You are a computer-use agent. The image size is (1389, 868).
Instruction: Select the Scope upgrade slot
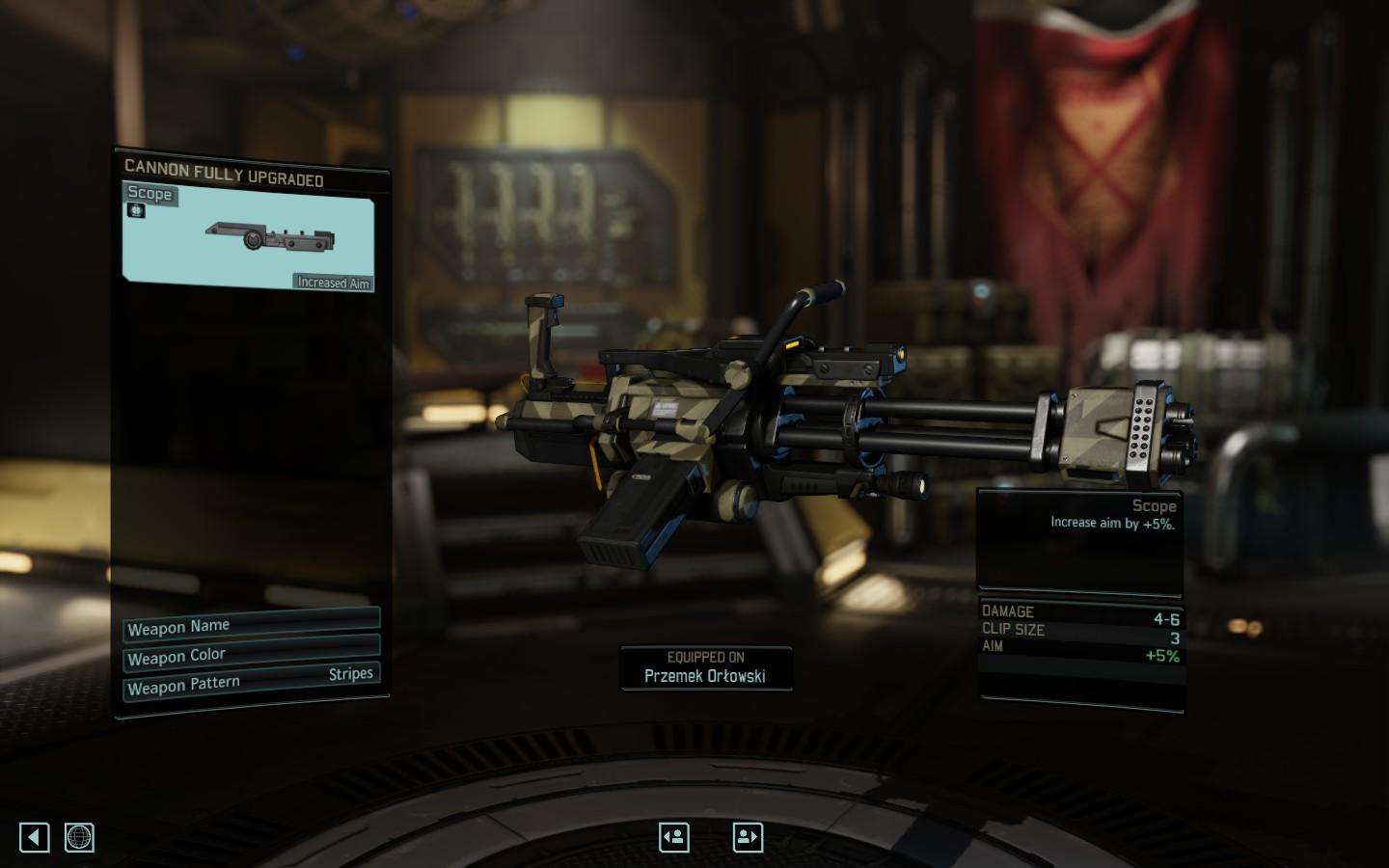coord(248,236)
